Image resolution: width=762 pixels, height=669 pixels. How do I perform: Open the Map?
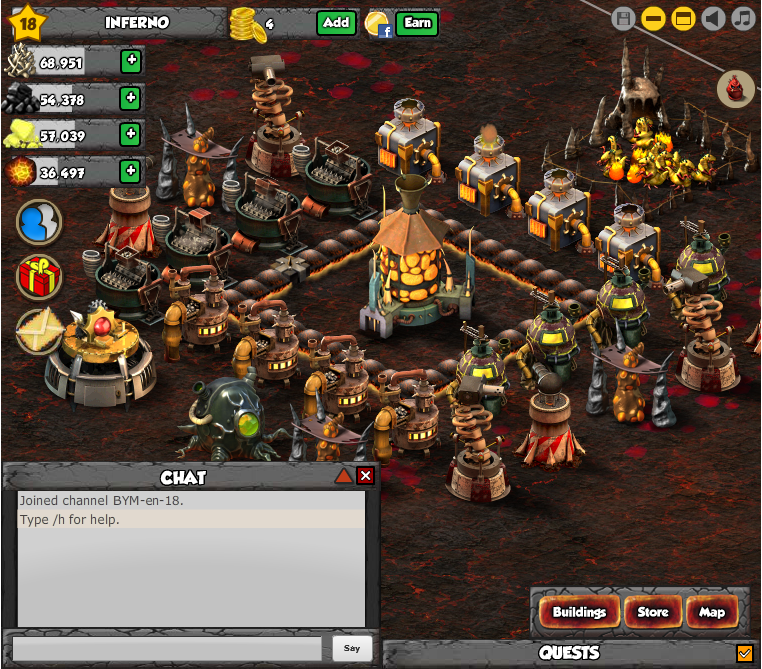[x=712, y=612]
